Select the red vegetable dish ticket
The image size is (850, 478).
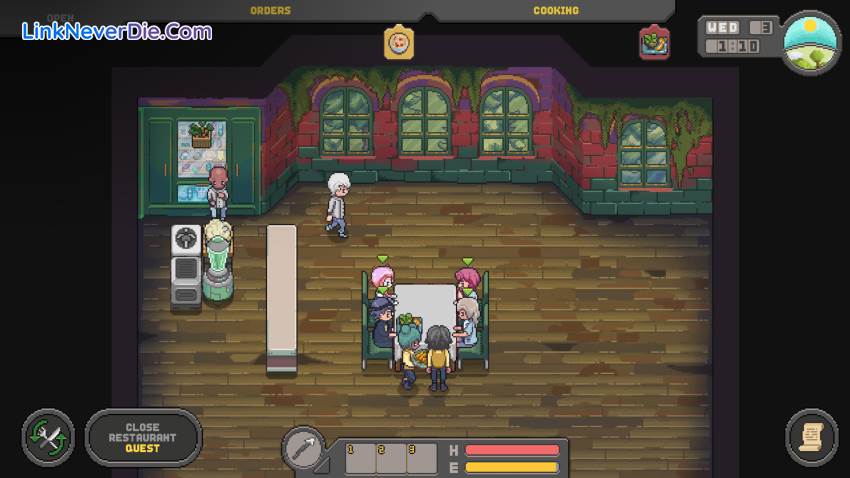point(655,42)
